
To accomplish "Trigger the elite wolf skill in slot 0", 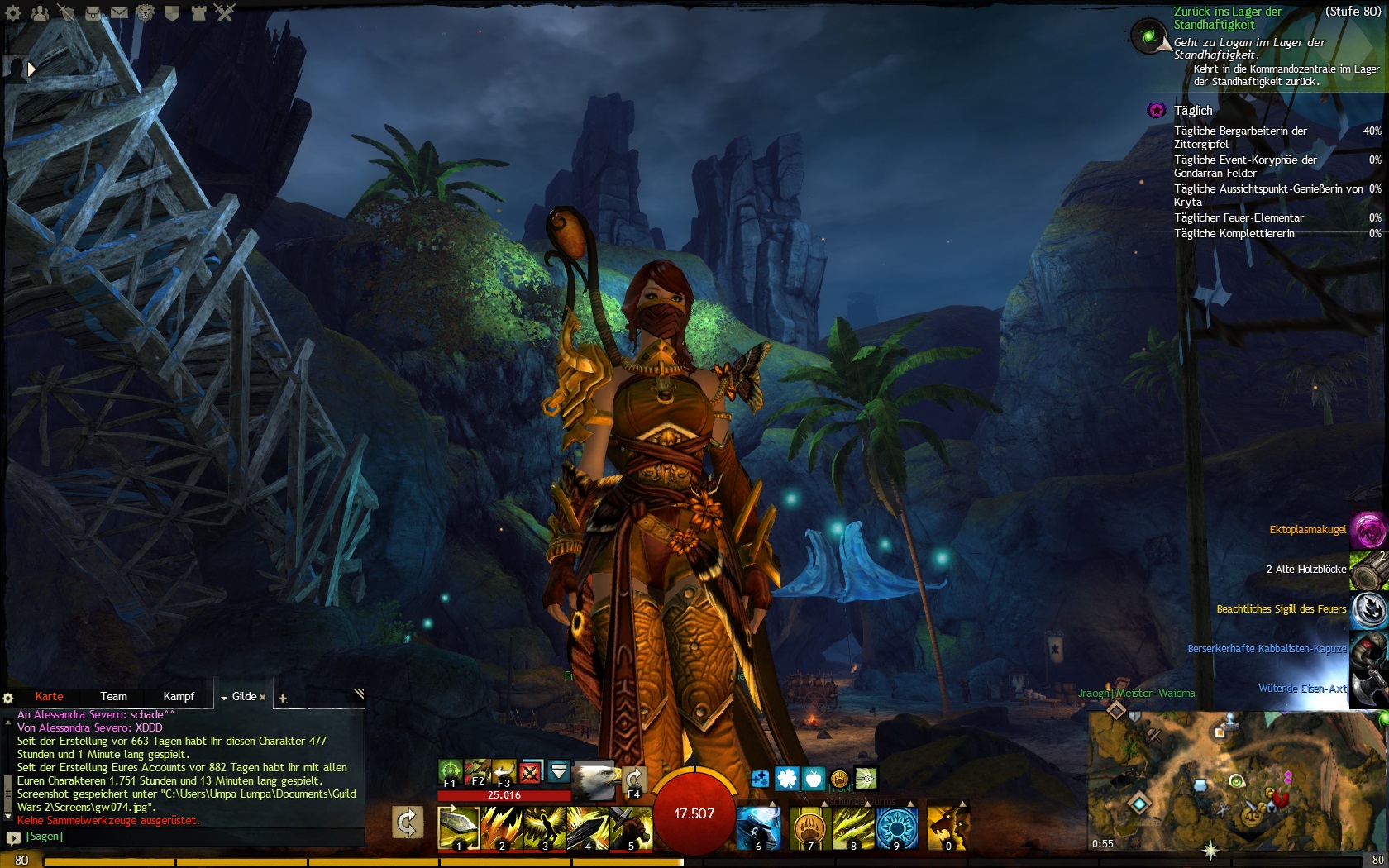I will point(947,827).
